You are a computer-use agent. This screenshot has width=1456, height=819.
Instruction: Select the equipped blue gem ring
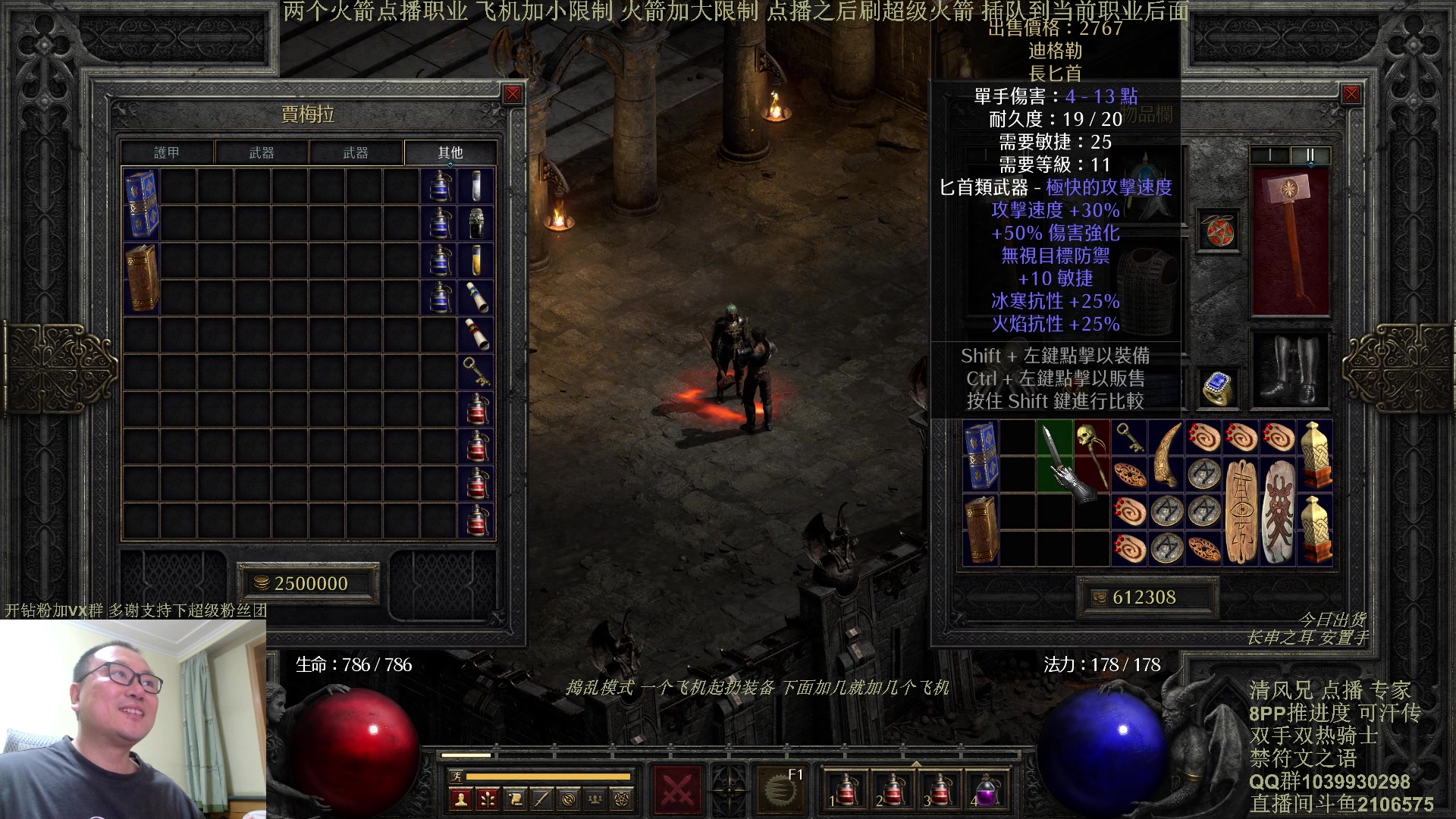coord(1218,388)
